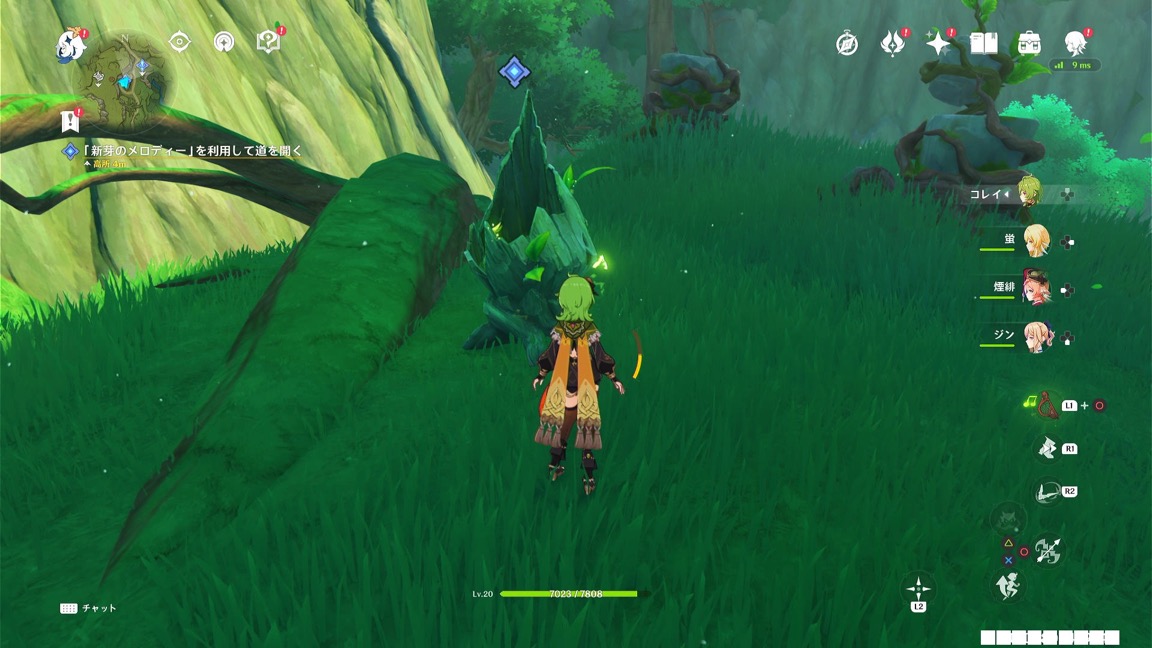Open the Paimon menu
This screenshot has width=1152, height=648.
coord(70,45)
